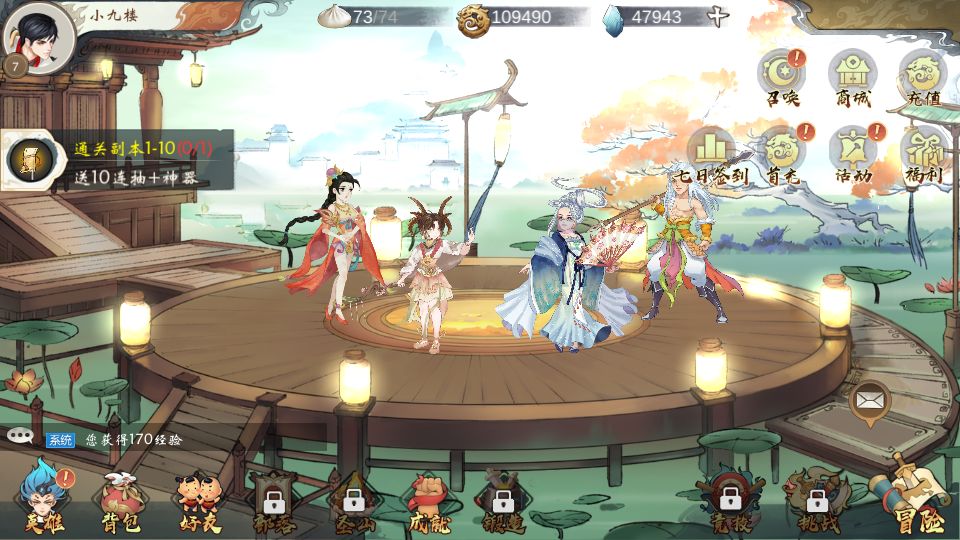Image resolution: width=960 pixels, height=540 pixels.
Task: Open the 成就 achievements menu
Action: click(428, 500)
